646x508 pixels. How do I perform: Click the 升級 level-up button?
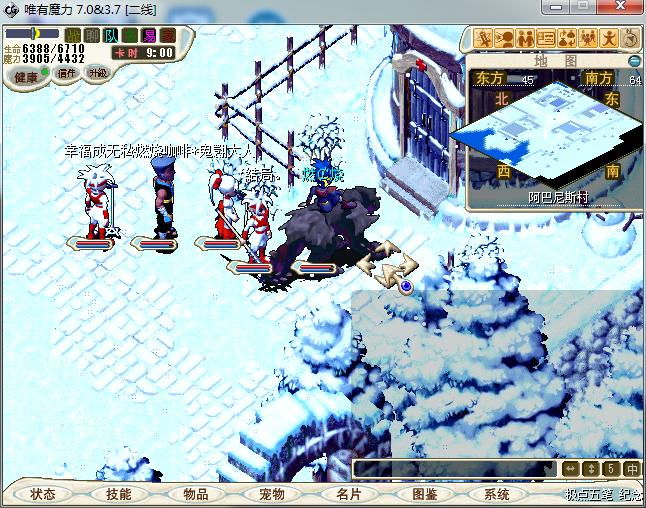(x=98, y=73)
